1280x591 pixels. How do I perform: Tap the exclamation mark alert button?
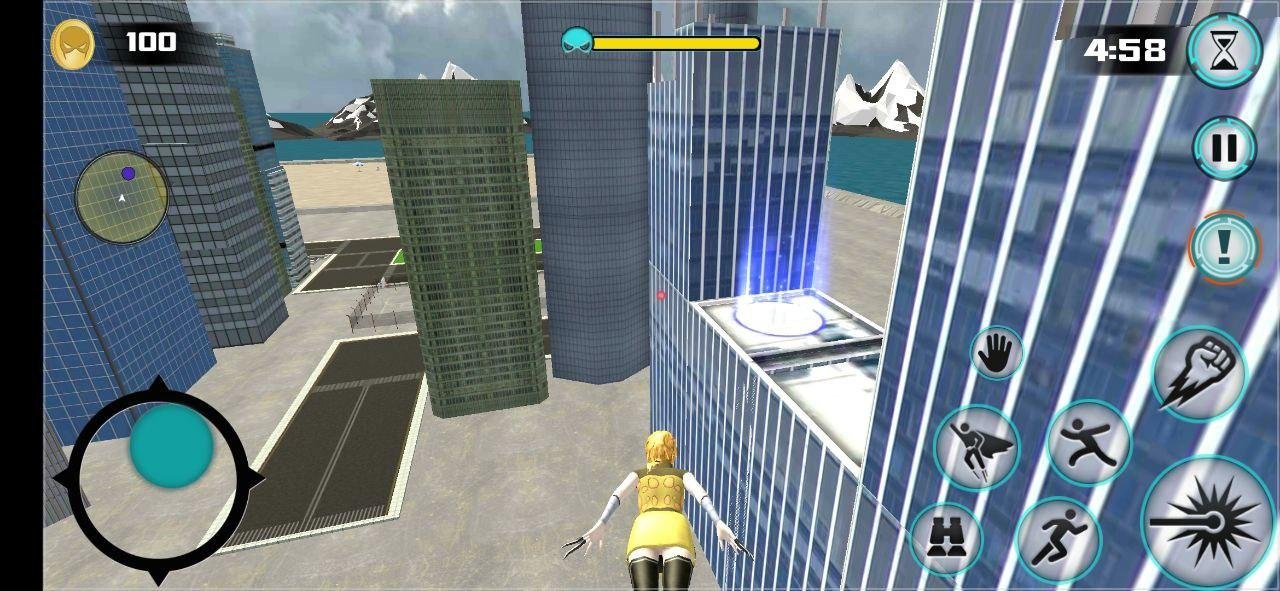pyautogui.click(x=1224, y=246)
